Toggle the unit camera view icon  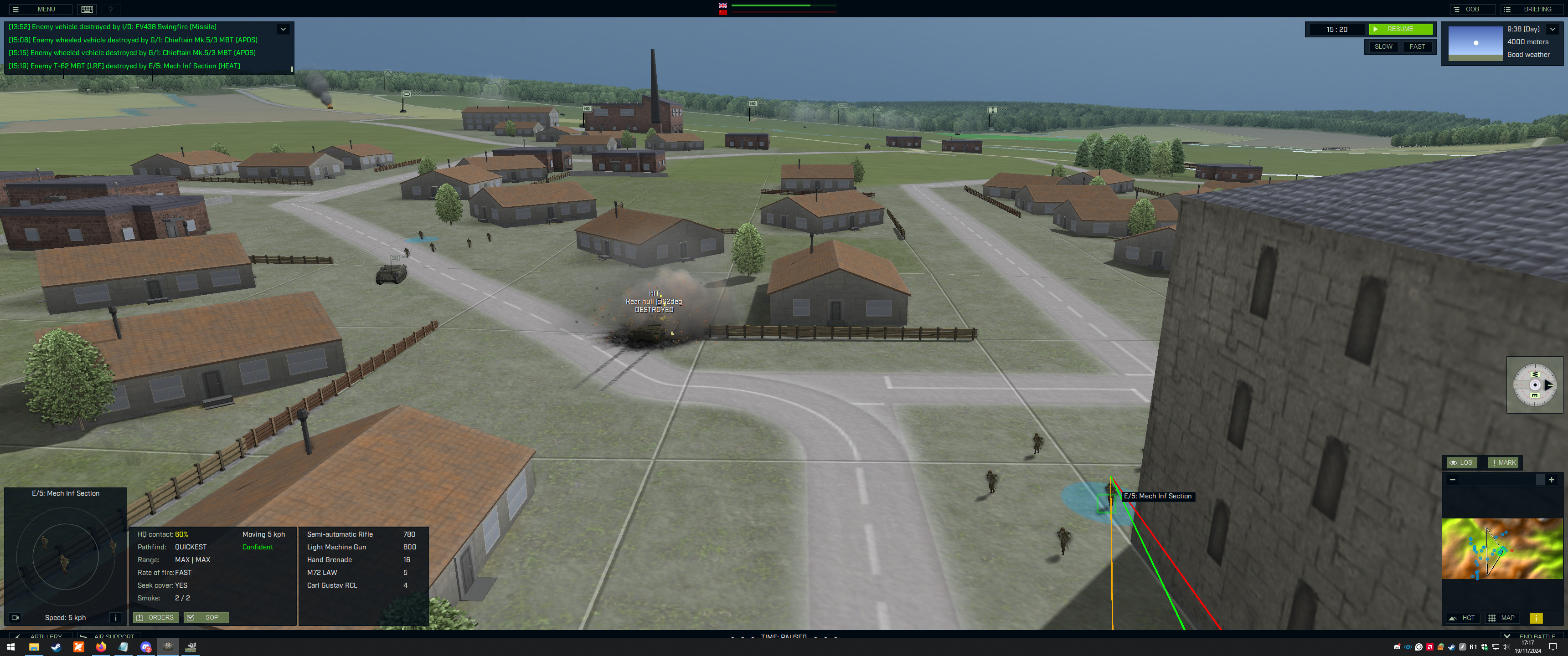tap(15, 618)
